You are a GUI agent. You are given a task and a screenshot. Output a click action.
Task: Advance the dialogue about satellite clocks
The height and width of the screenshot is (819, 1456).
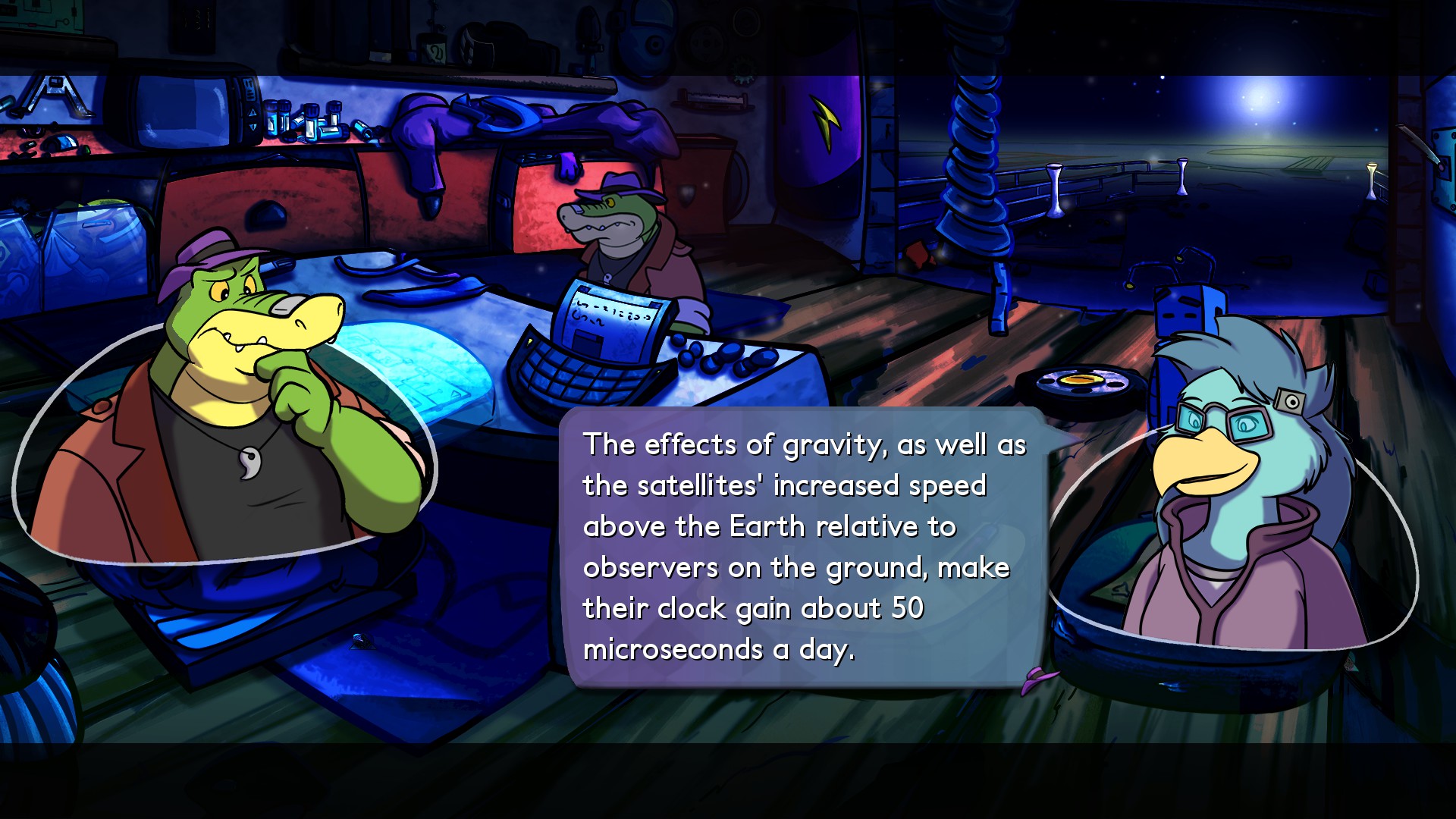[x=802, y=546]
